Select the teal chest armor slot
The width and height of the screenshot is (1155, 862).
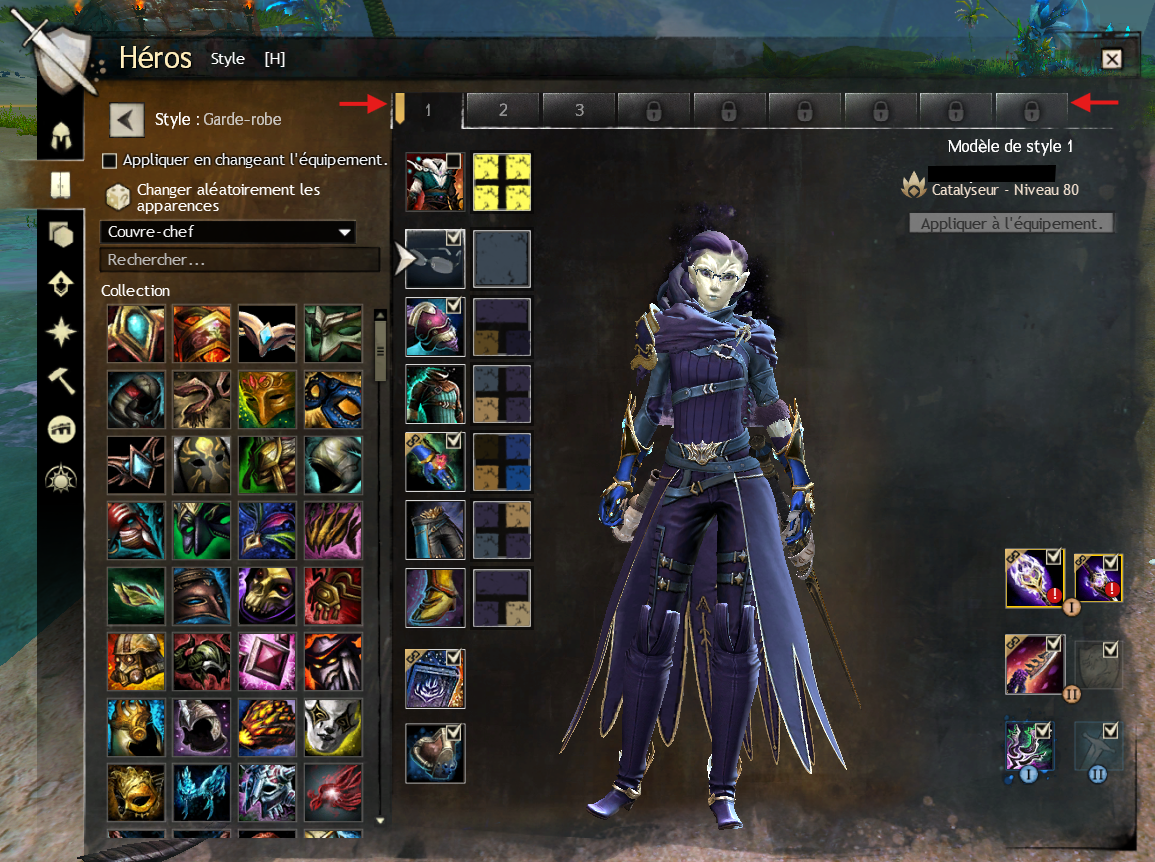click(x=434, y=394)
